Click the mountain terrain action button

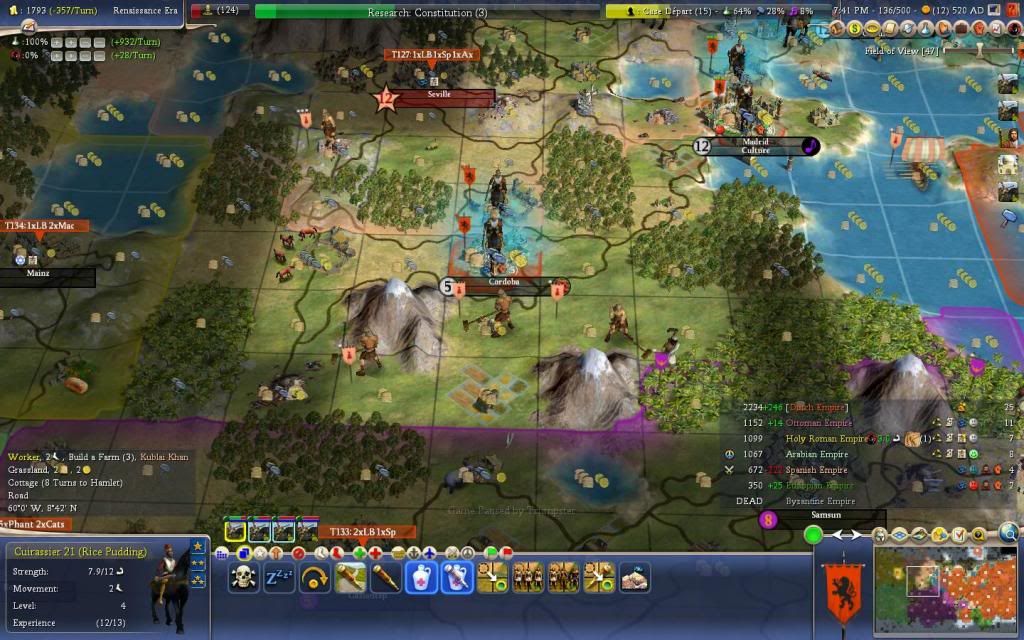[x=634, y=577]
